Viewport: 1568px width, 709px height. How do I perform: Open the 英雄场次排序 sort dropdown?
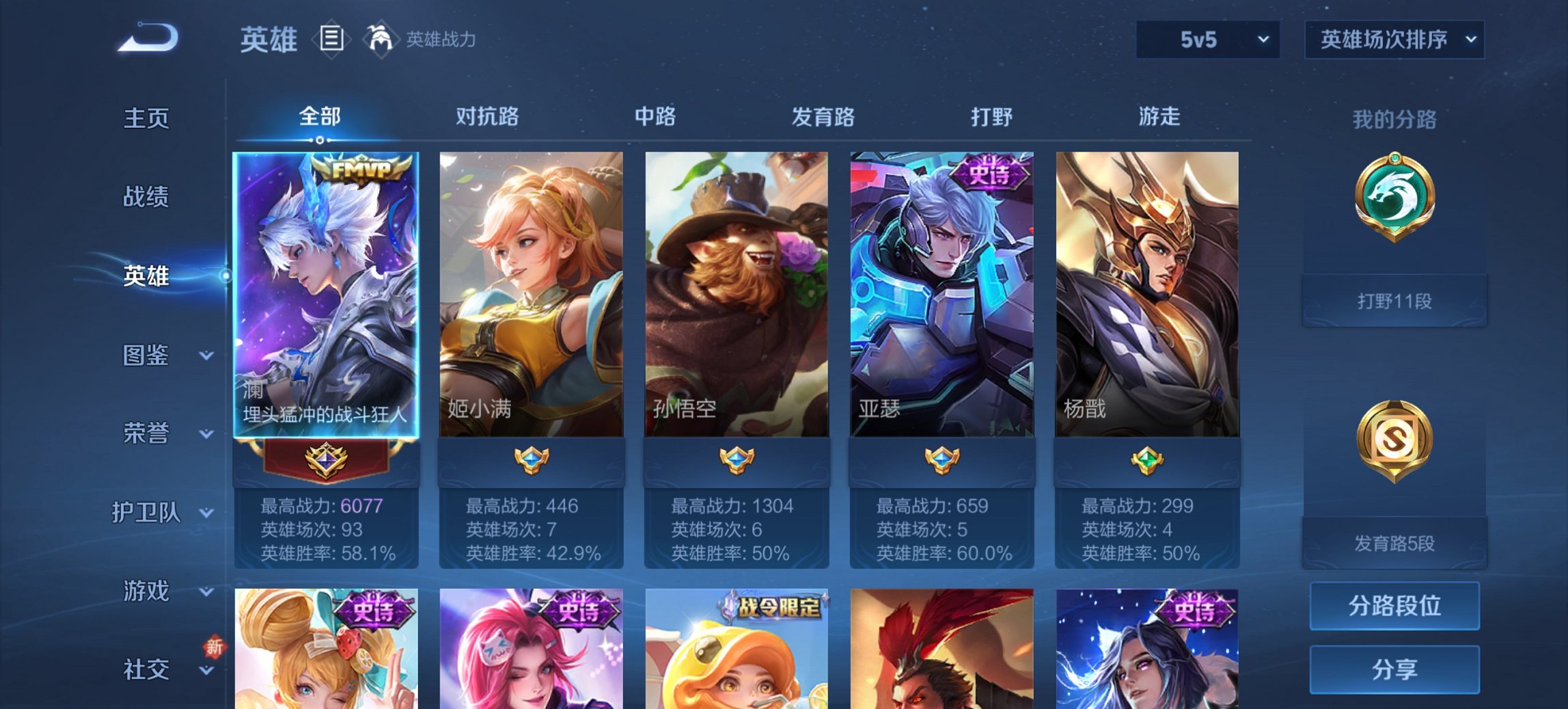pos(1394,40)
